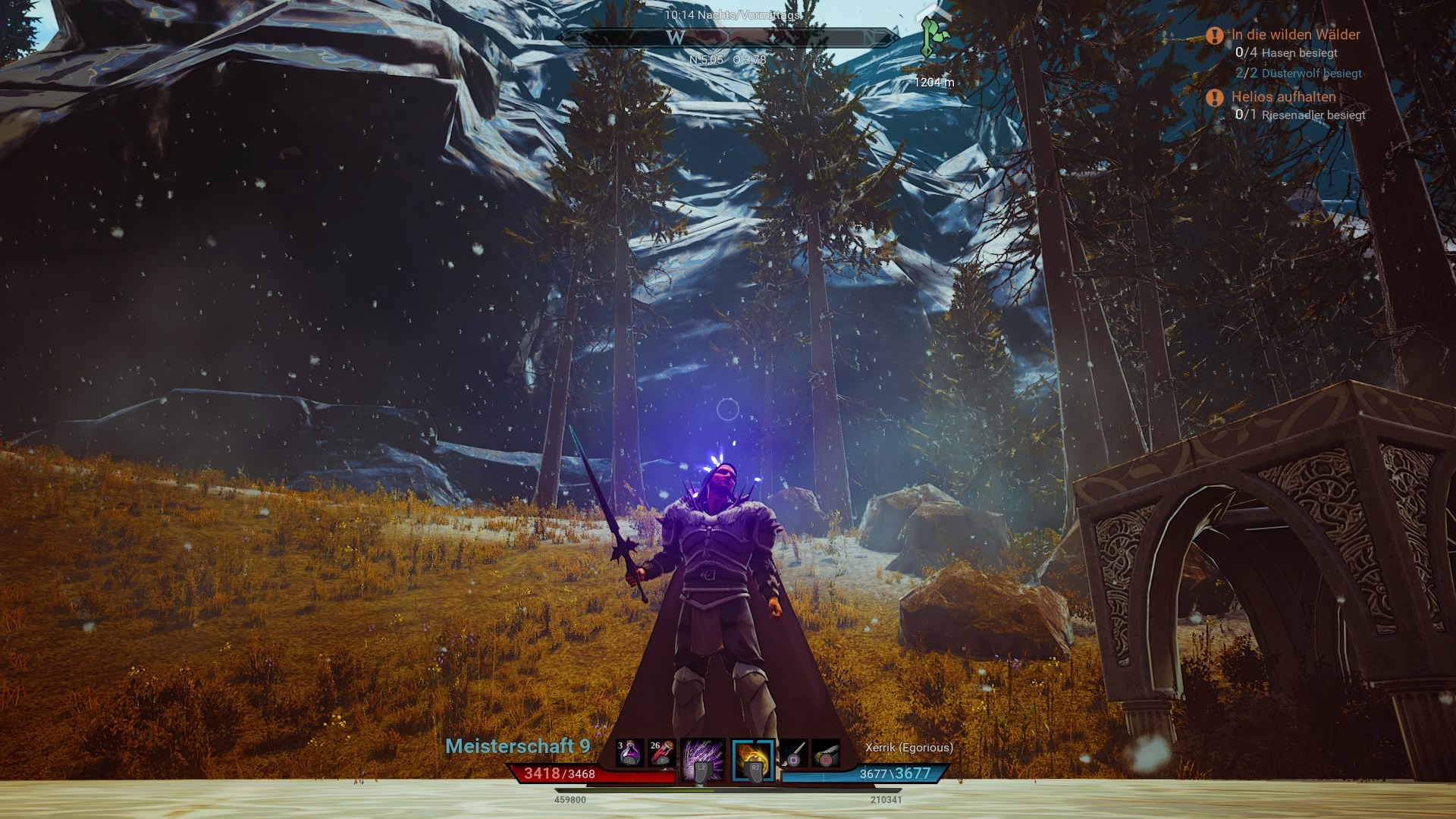Select the 'Helios aufhalten' quest tracker
1456x819 pixels.
tap(1283, 97)
